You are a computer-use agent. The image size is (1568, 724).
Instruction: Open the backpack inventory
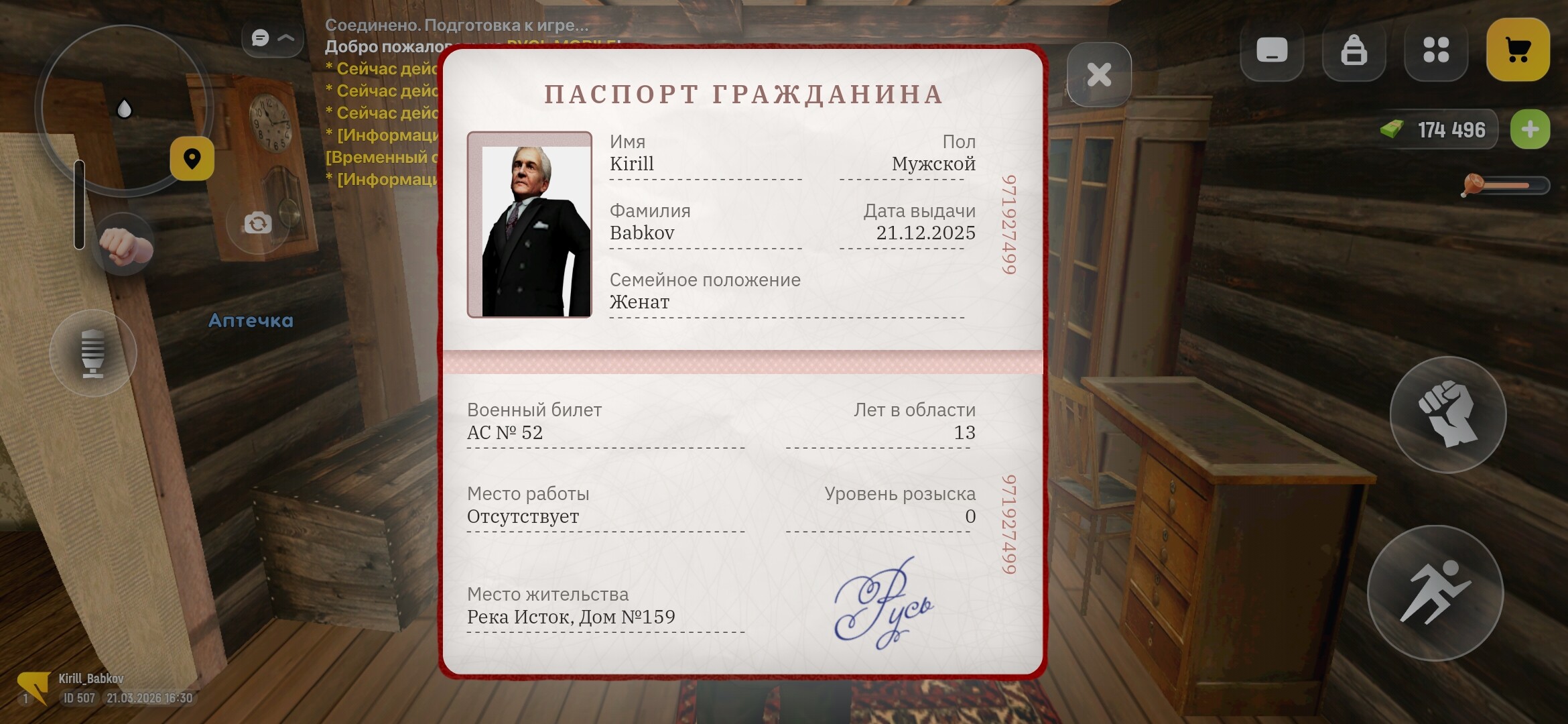tap(1354, 50)
